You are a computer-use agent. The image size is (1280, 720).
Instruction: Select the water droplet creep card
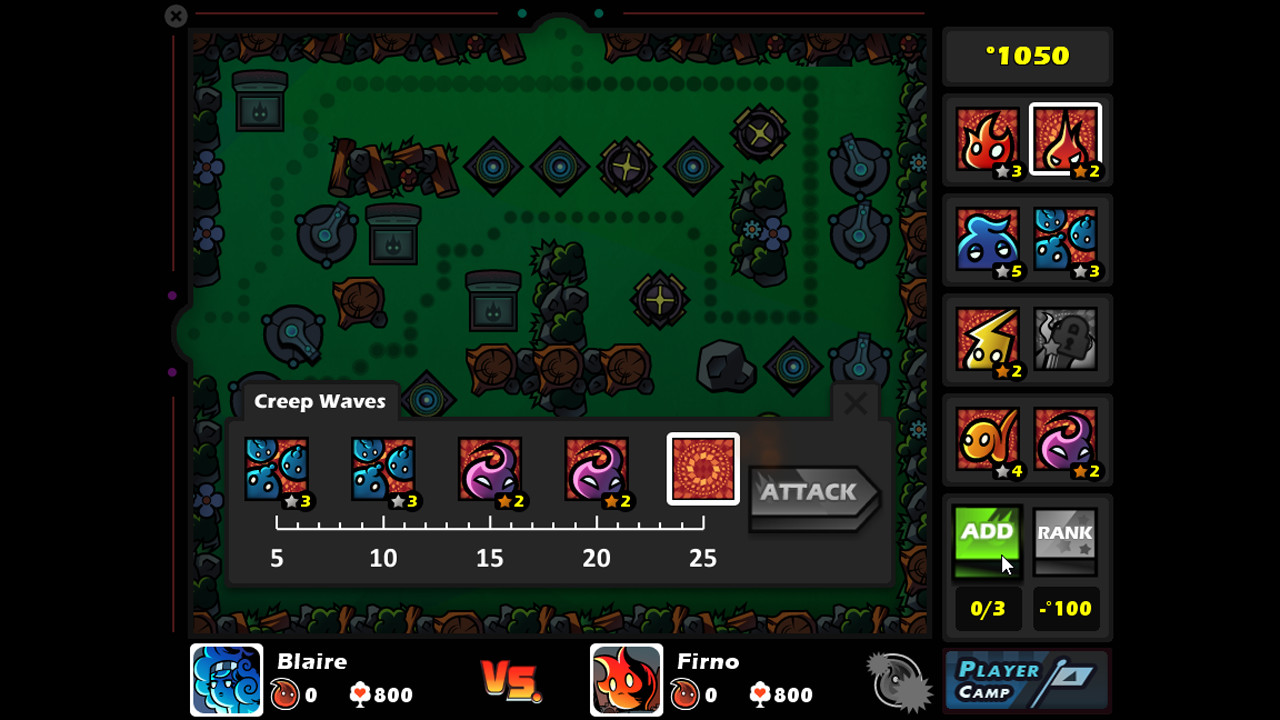(x=1065, y=240)
